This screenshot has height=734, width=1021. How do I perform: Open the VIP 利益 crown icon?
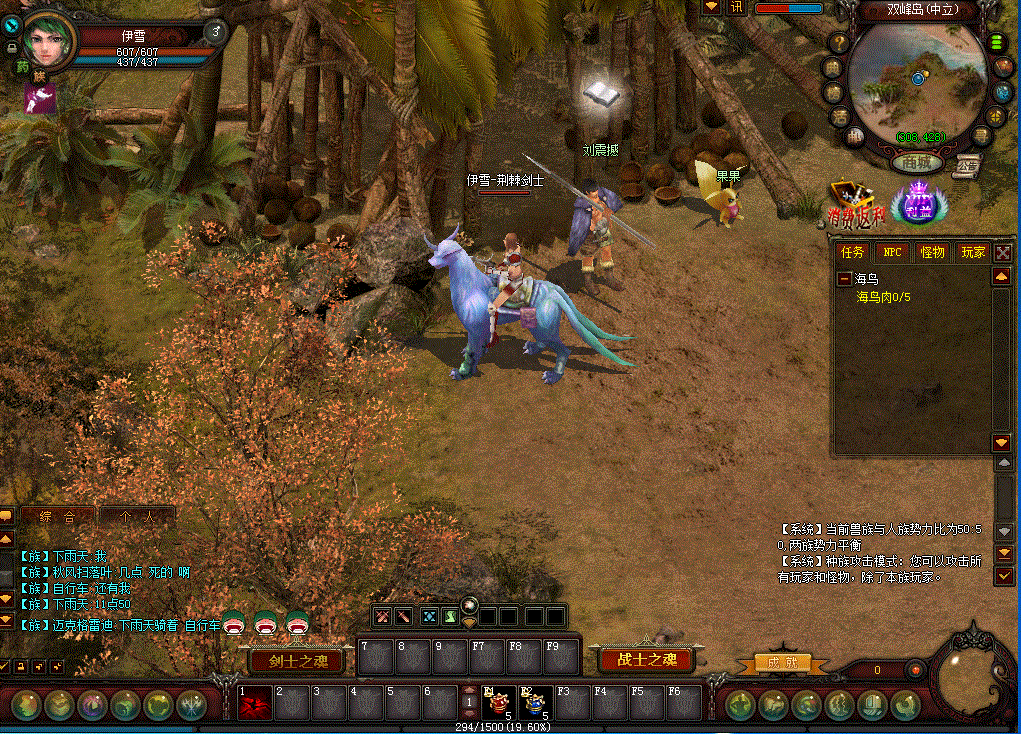click(x=915, y=205)
